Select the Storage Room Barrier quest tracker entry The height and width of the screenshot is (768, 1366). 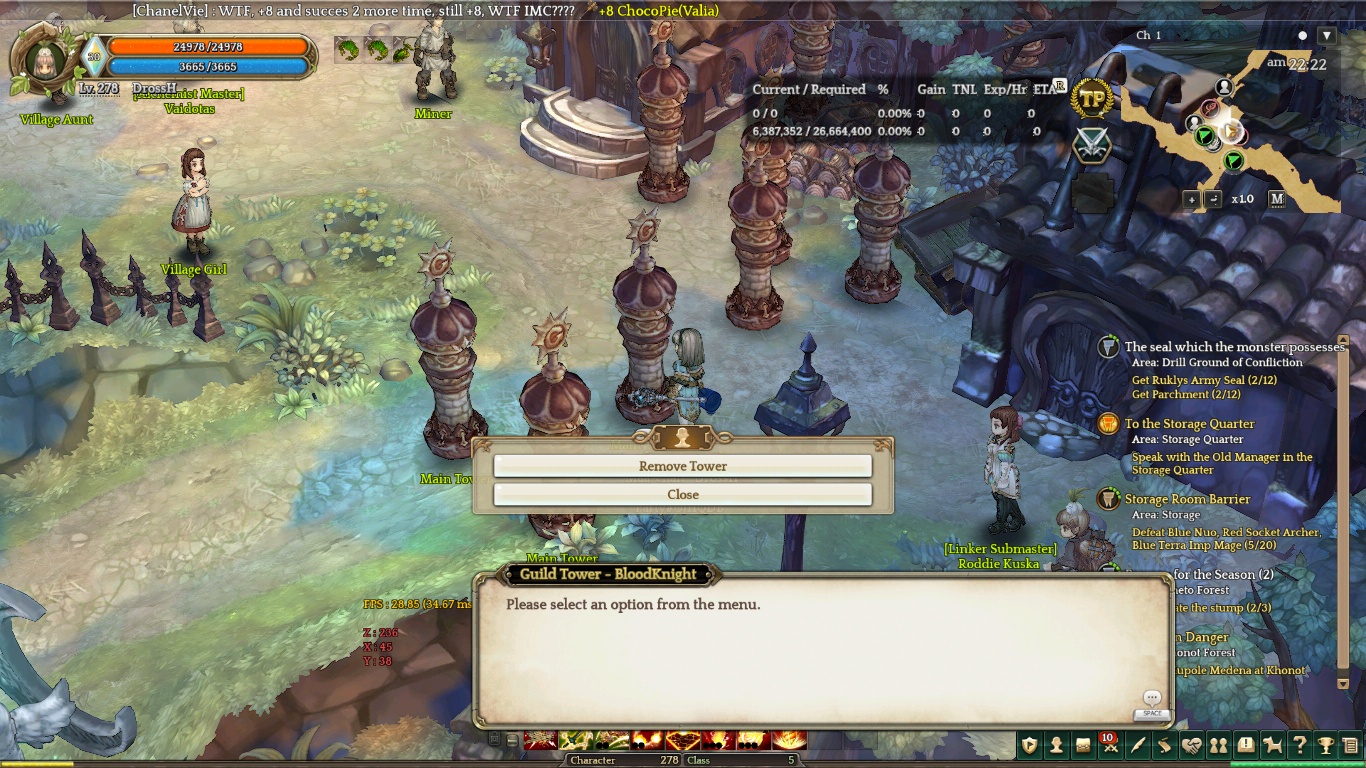click(x=1187, y=499)
